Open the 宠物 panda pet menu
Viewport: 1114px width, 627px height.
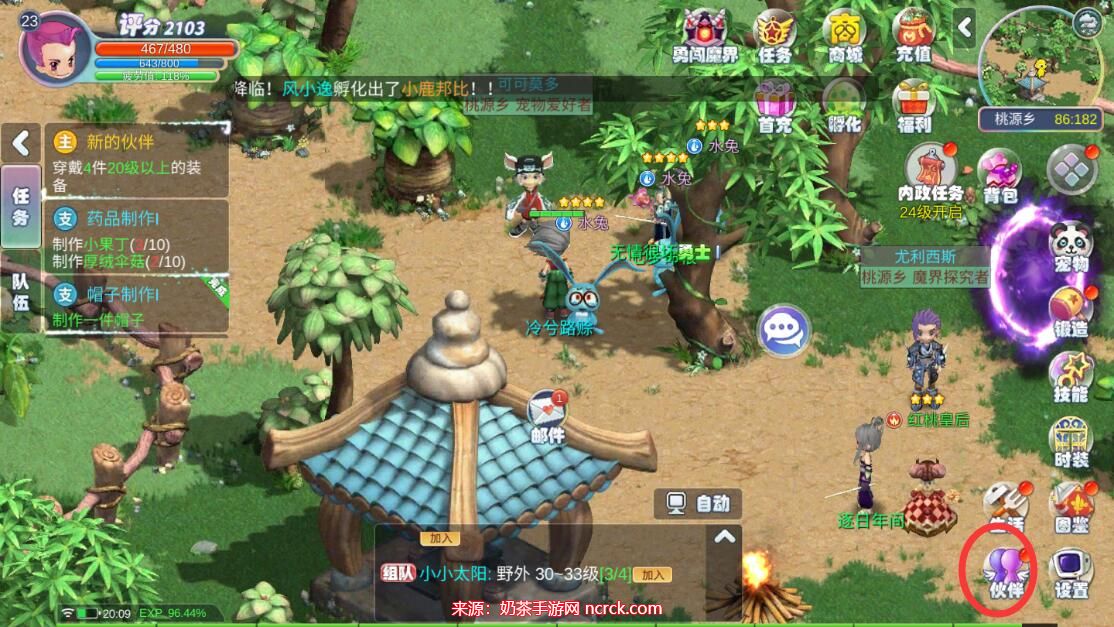(x=1070, y=246)
